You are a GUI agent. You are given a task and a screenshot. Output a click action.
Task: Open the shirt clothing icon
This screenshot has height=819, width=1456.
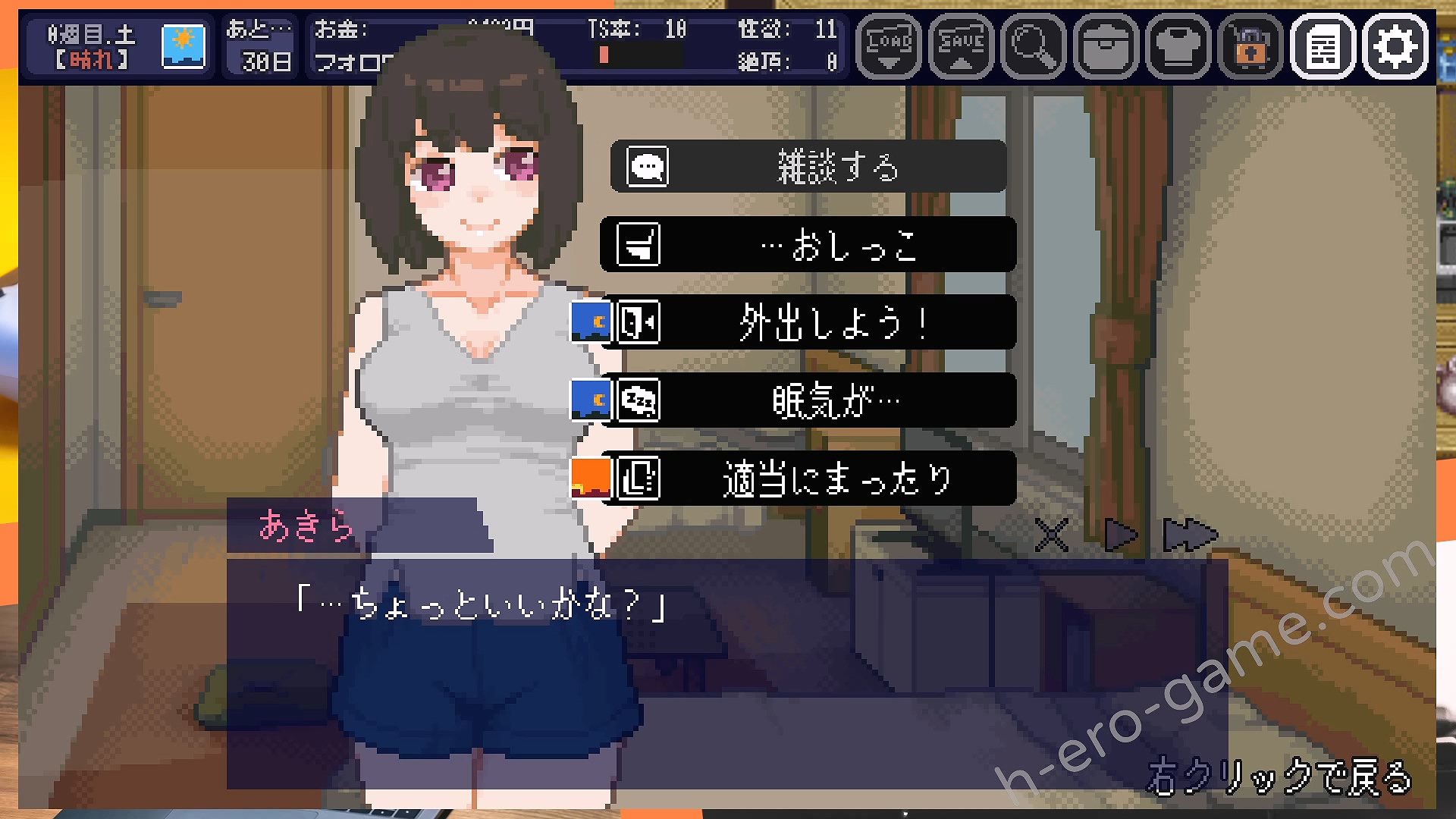(x=1178, y=46)
